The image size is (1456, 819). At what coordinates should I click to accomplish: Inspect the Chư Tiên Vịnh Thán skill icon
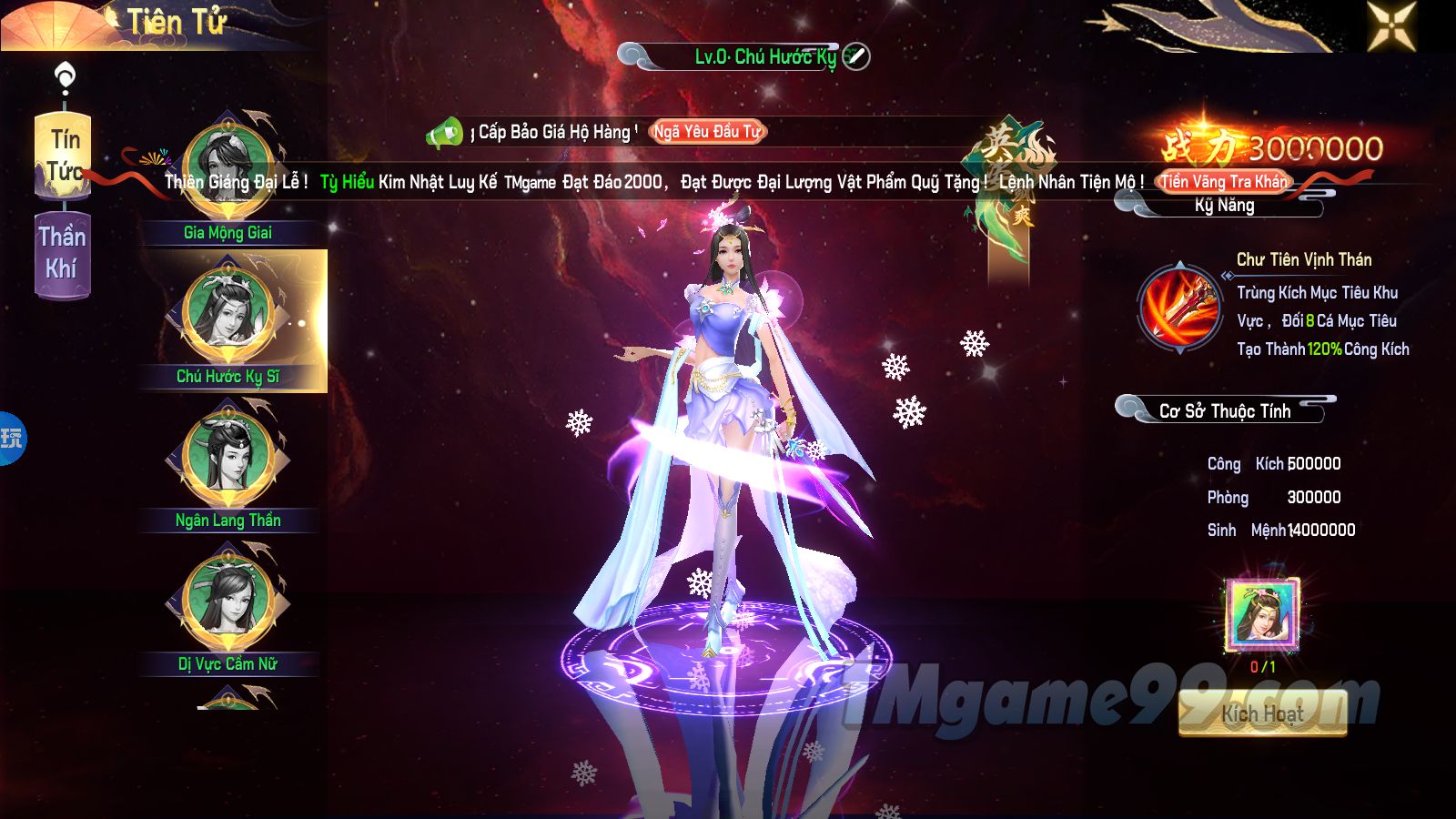[x=1179, y=308]
